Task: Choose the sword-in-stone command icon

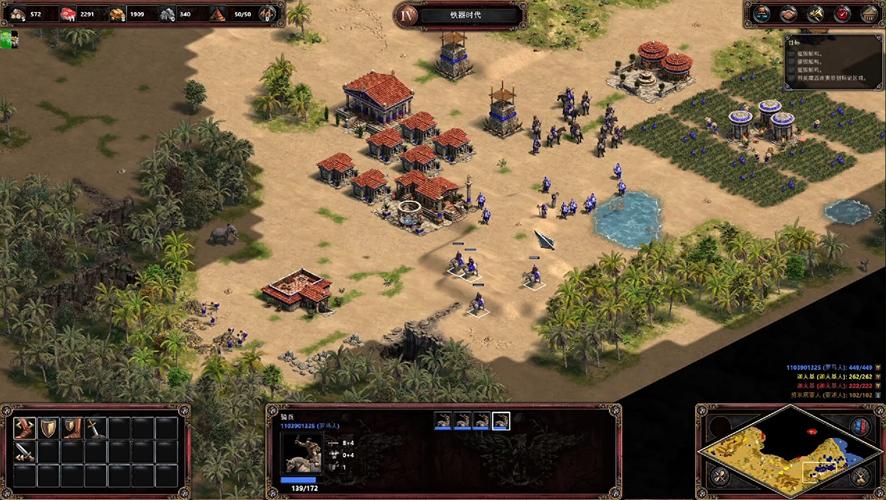Action: click(94, 428)
